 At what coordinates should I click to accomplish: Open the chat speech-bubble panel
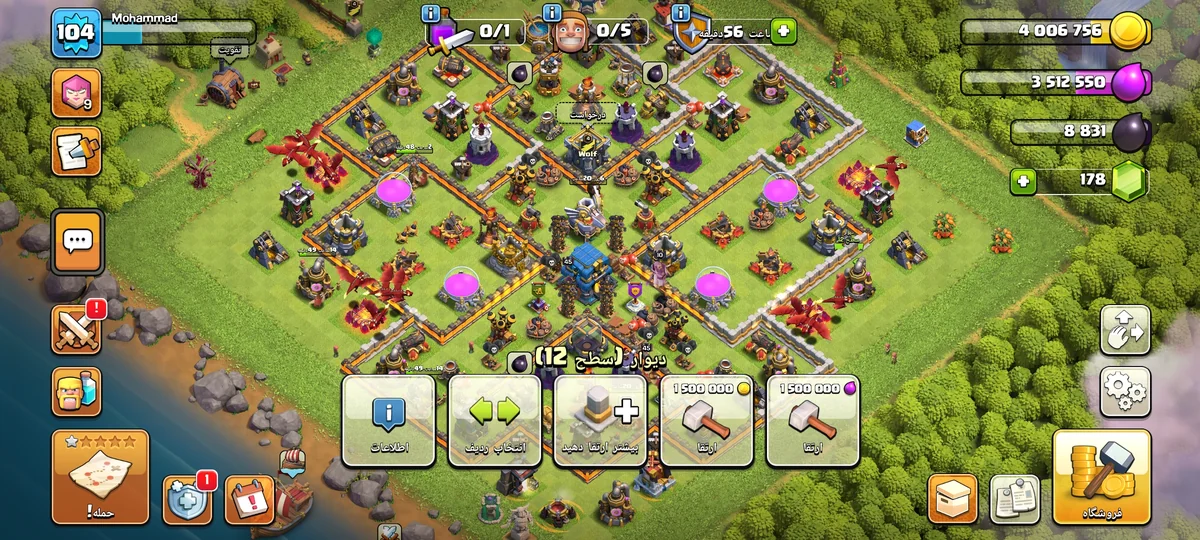77,241
